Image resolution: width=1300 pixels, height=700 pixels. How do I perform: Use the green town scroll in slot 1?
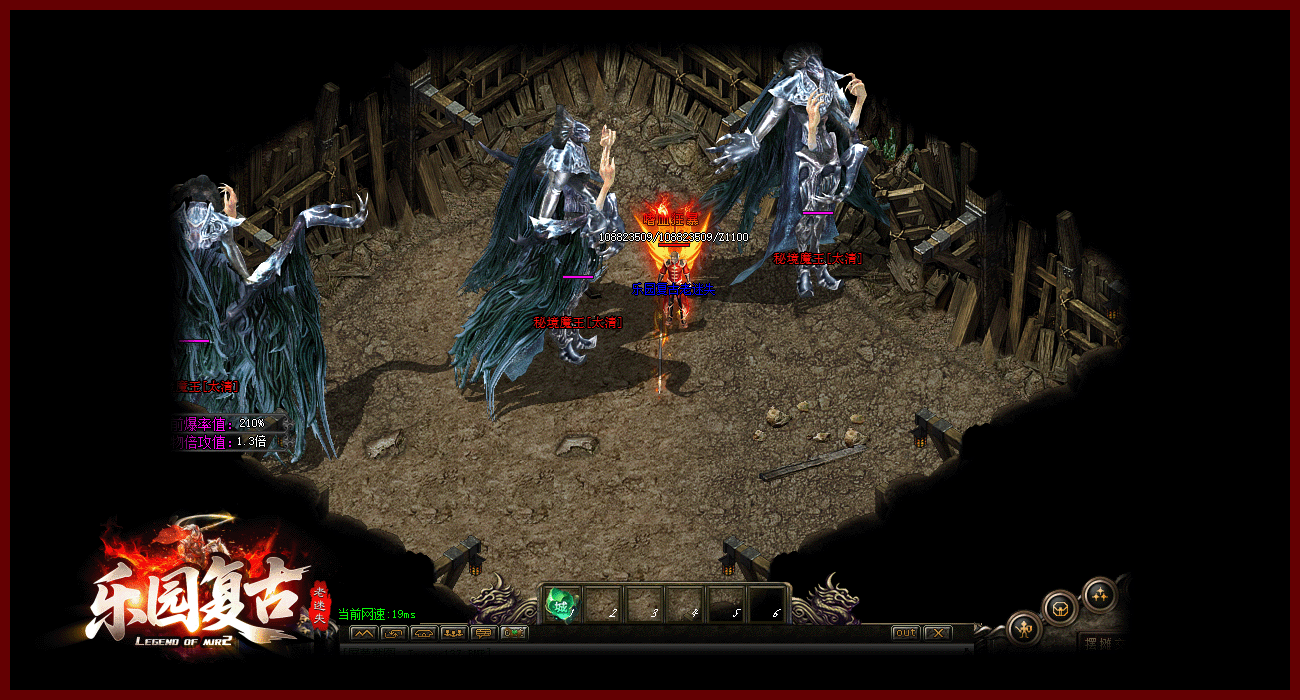pos(562,605)
